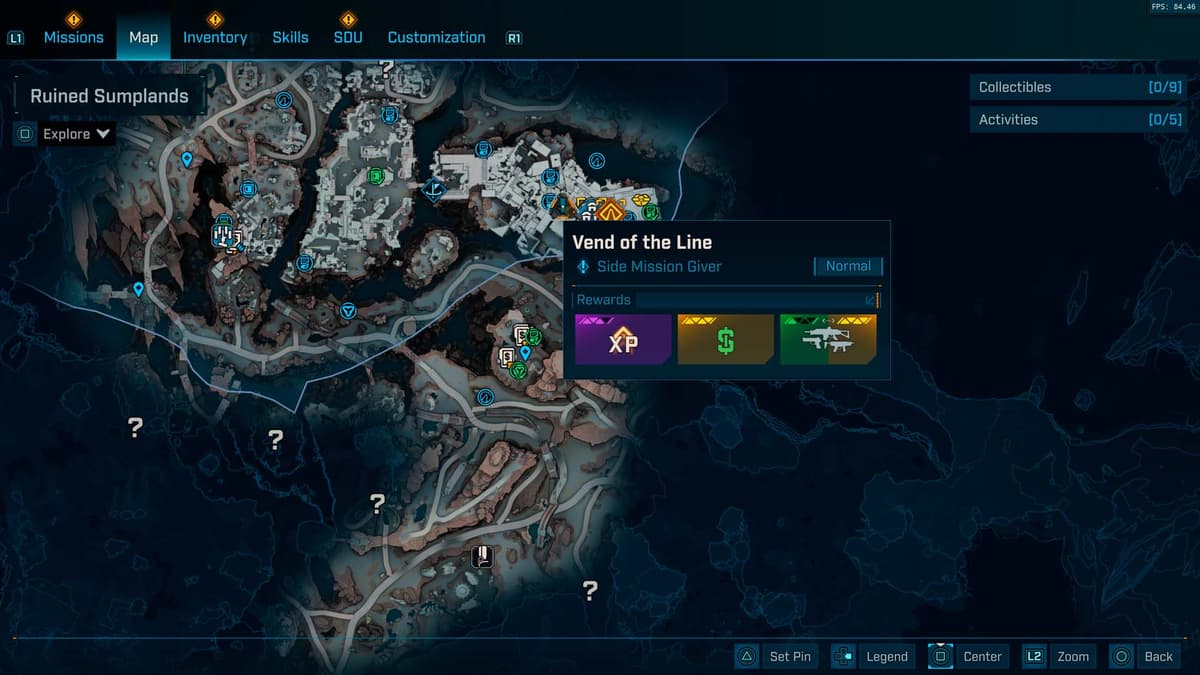Center the map view
Viewport: 1200px width, 675px height.
[x=968, y=656]
